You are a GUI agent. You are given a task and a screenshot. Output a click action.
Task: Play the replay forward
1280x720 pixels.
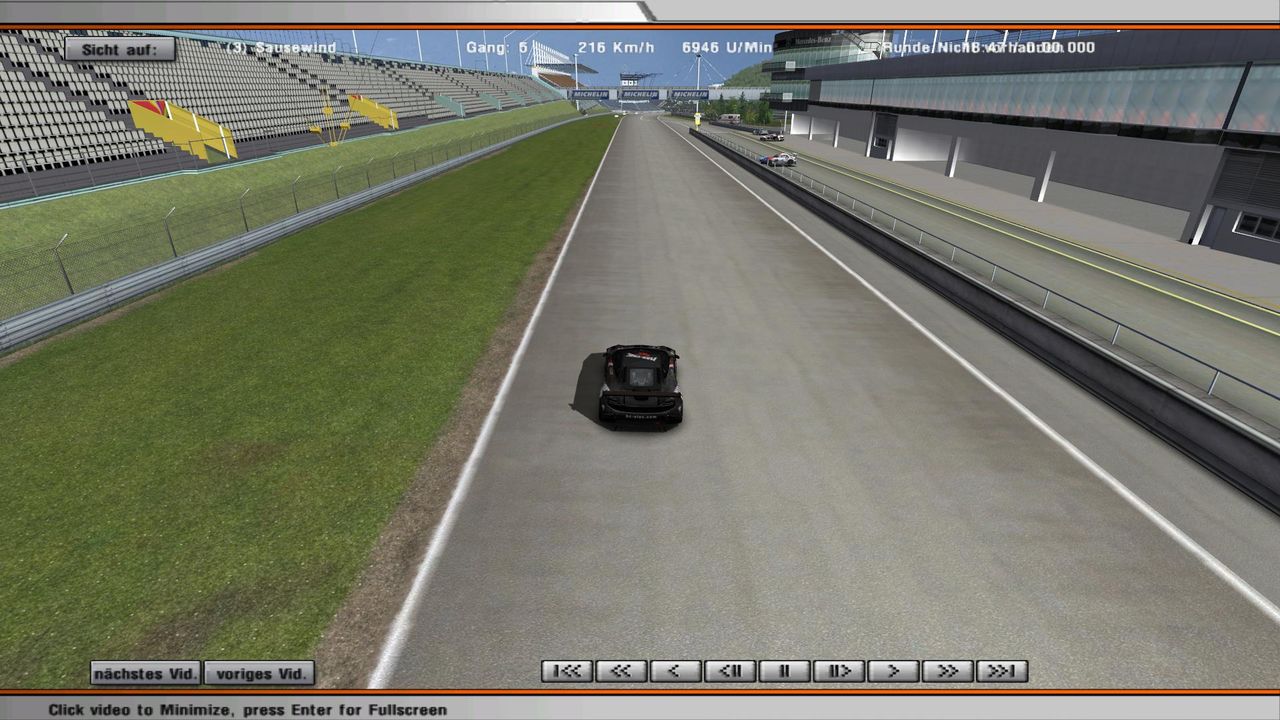coord(893,671)
